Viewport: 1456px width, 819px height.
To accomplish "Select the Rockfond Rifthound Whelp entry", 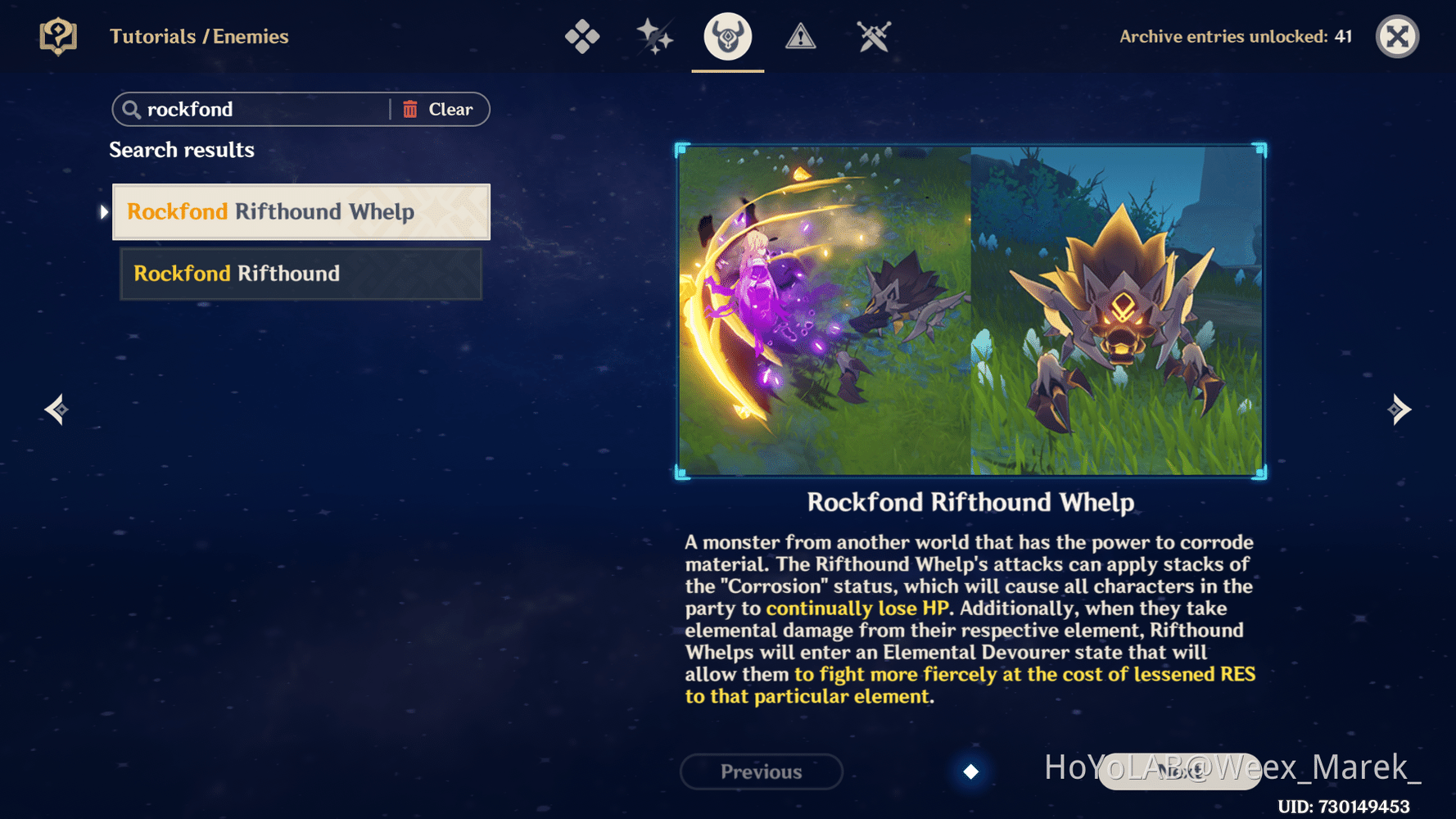I will (x=301, y=211).
